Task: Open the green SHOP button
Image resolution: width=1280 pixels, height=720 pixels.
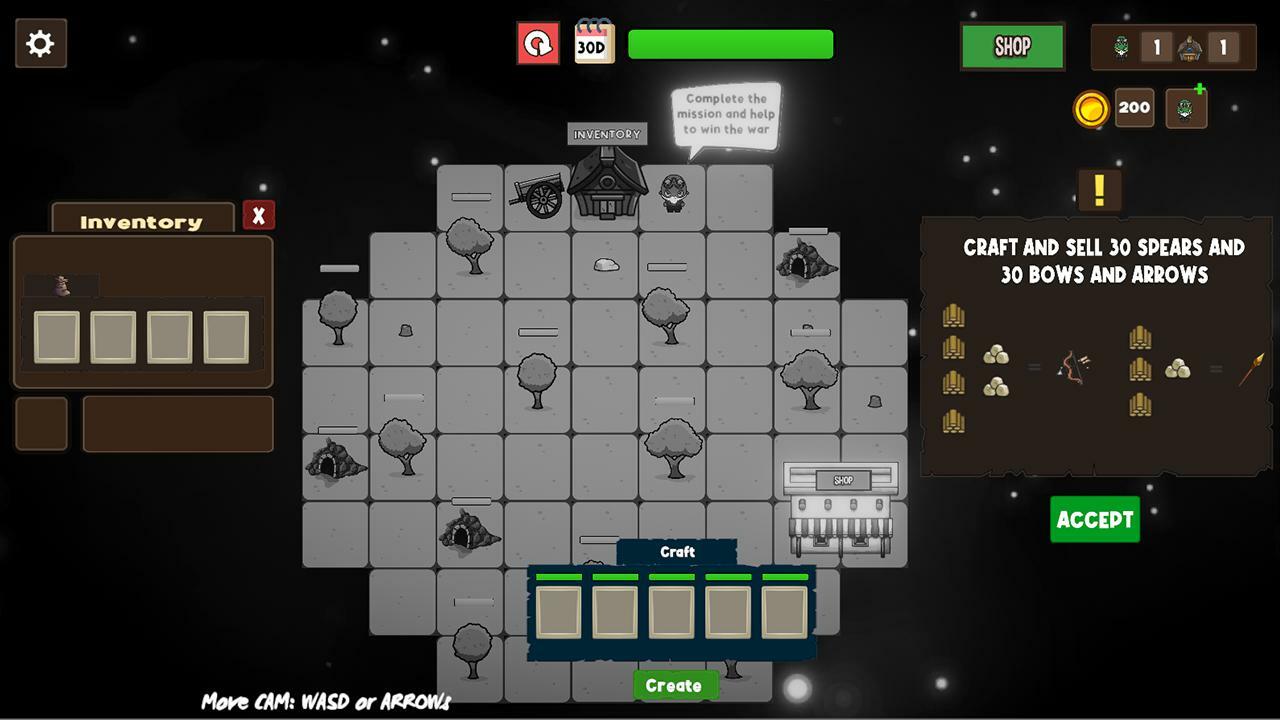Action: pyautogui.click(x=1012, y=47)
